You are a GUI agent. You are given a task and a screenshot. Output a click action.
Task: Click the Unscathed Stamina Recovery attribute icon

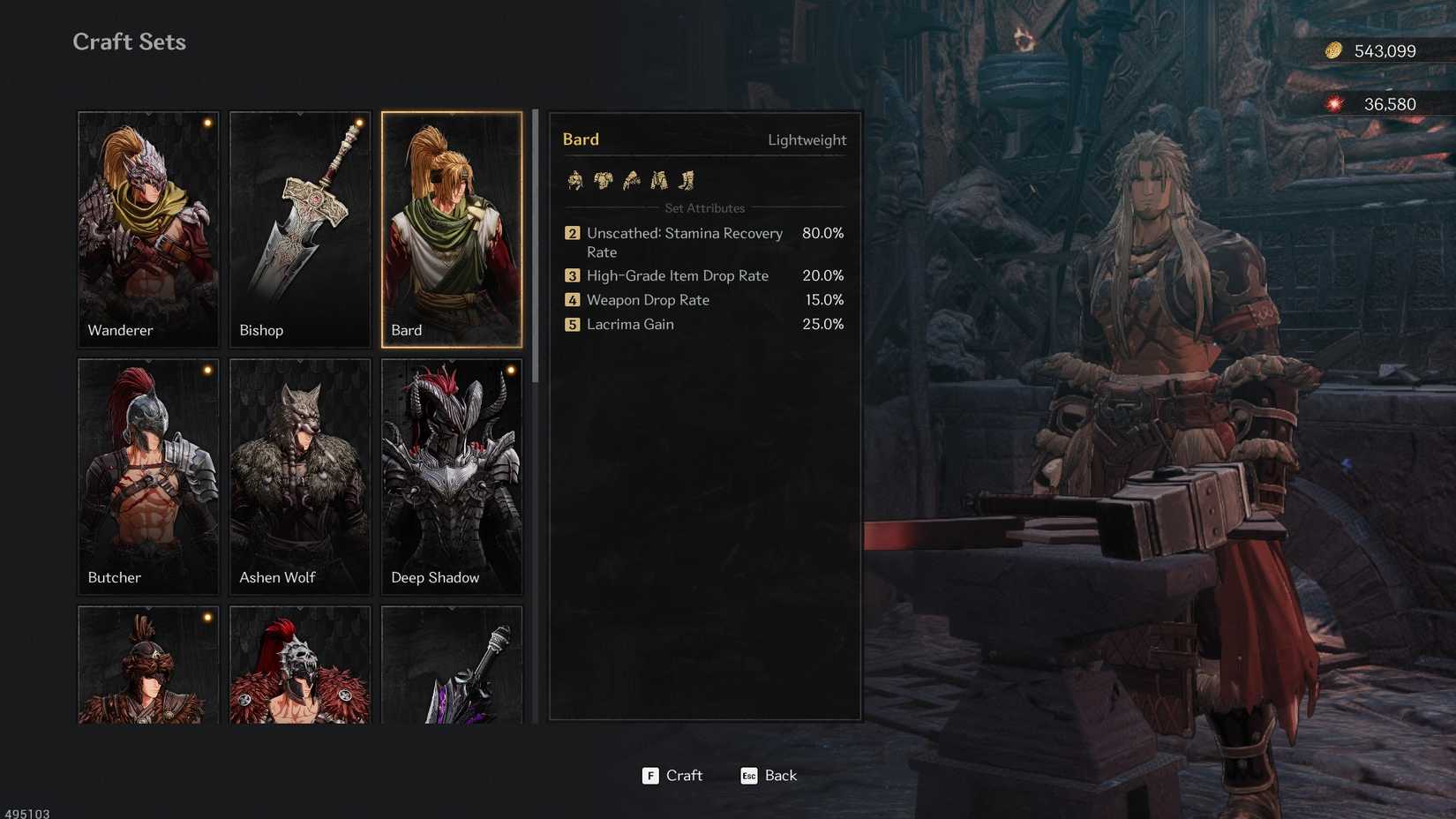point(572,233)
